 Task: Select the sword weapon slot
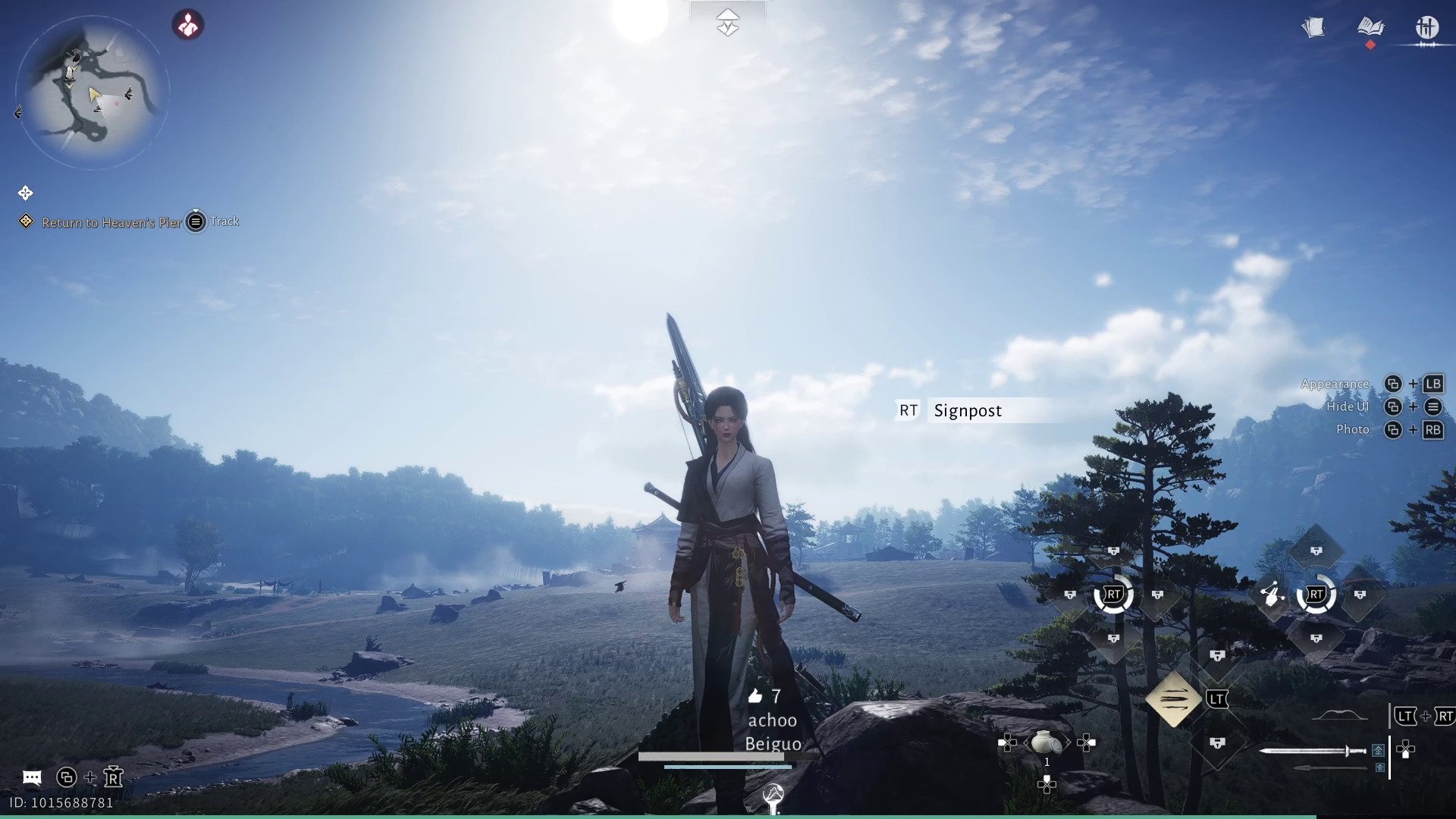pyautogui.click(x=1312, y=751)
